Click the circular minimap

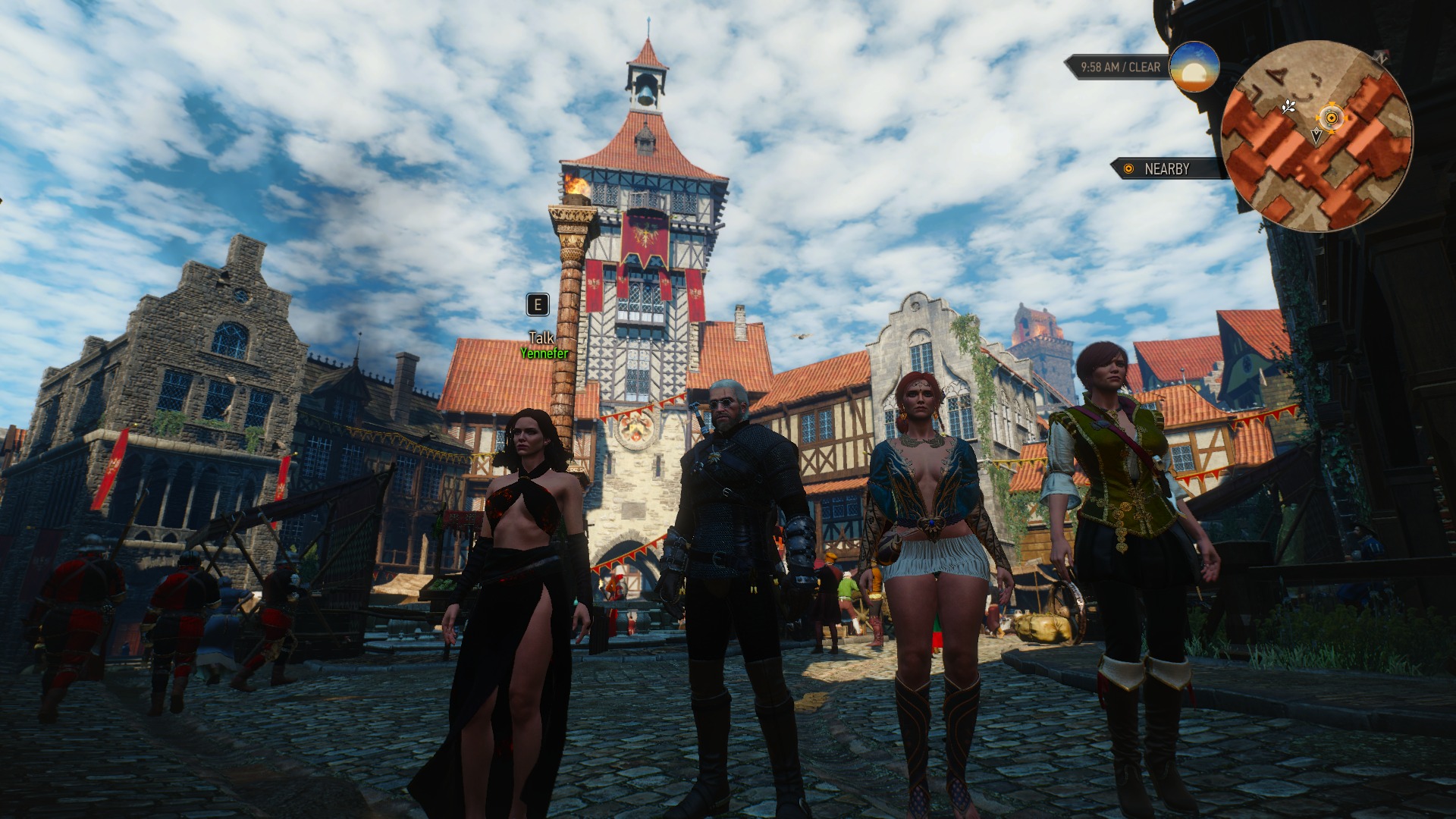point(1316,136)
